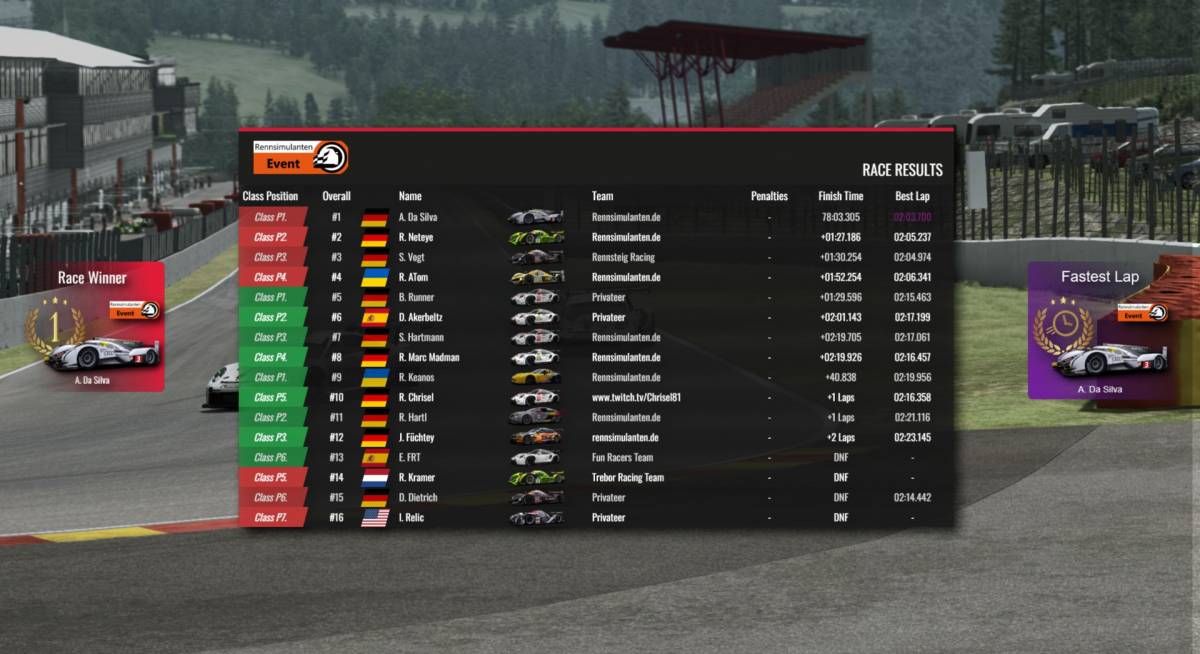This screenshot has height=654, width=1200.
Task: Click the Class Position column header
Action: (270, 196)
